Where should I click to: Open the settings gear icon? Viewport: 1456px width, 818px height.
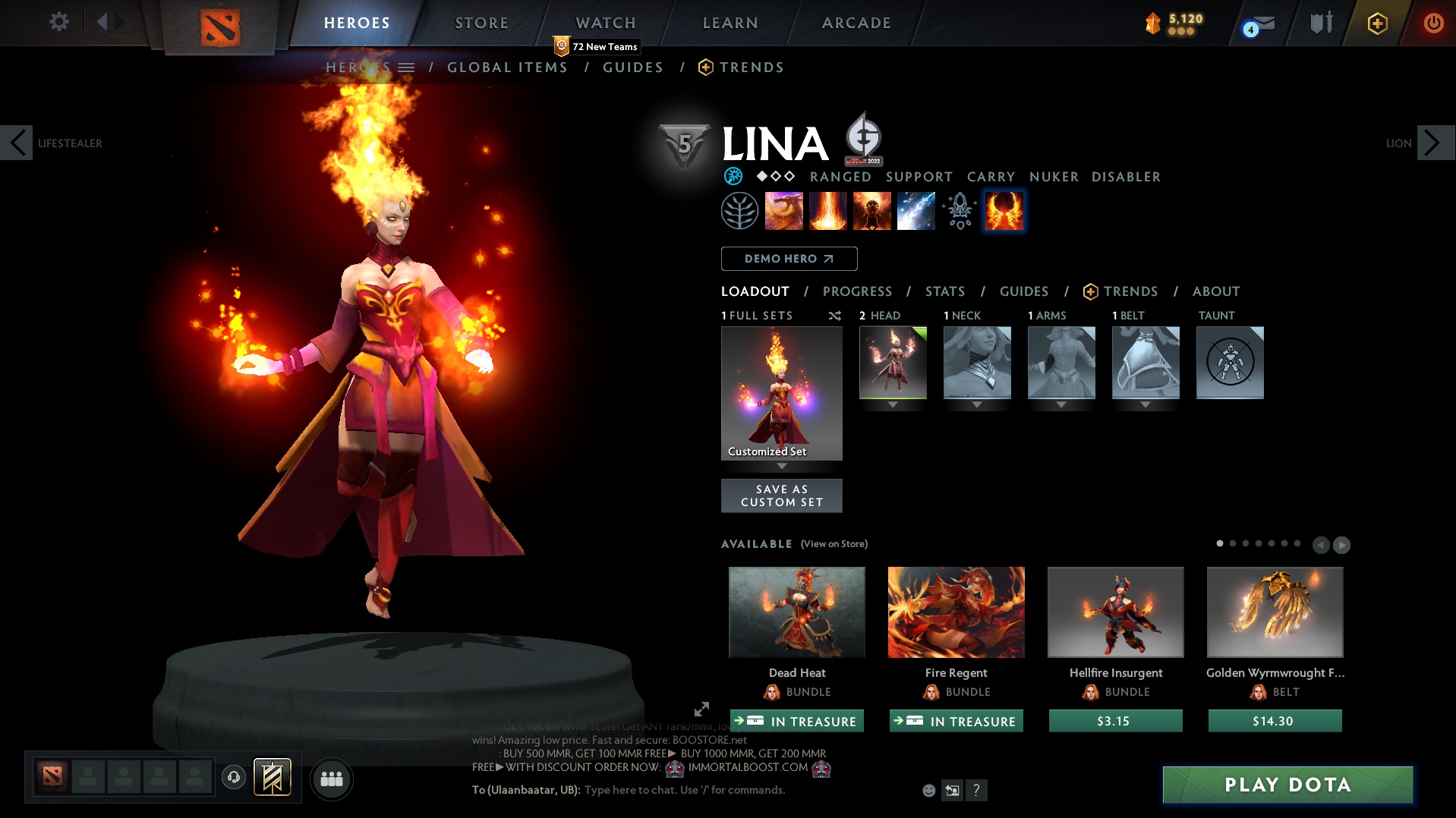59,21
